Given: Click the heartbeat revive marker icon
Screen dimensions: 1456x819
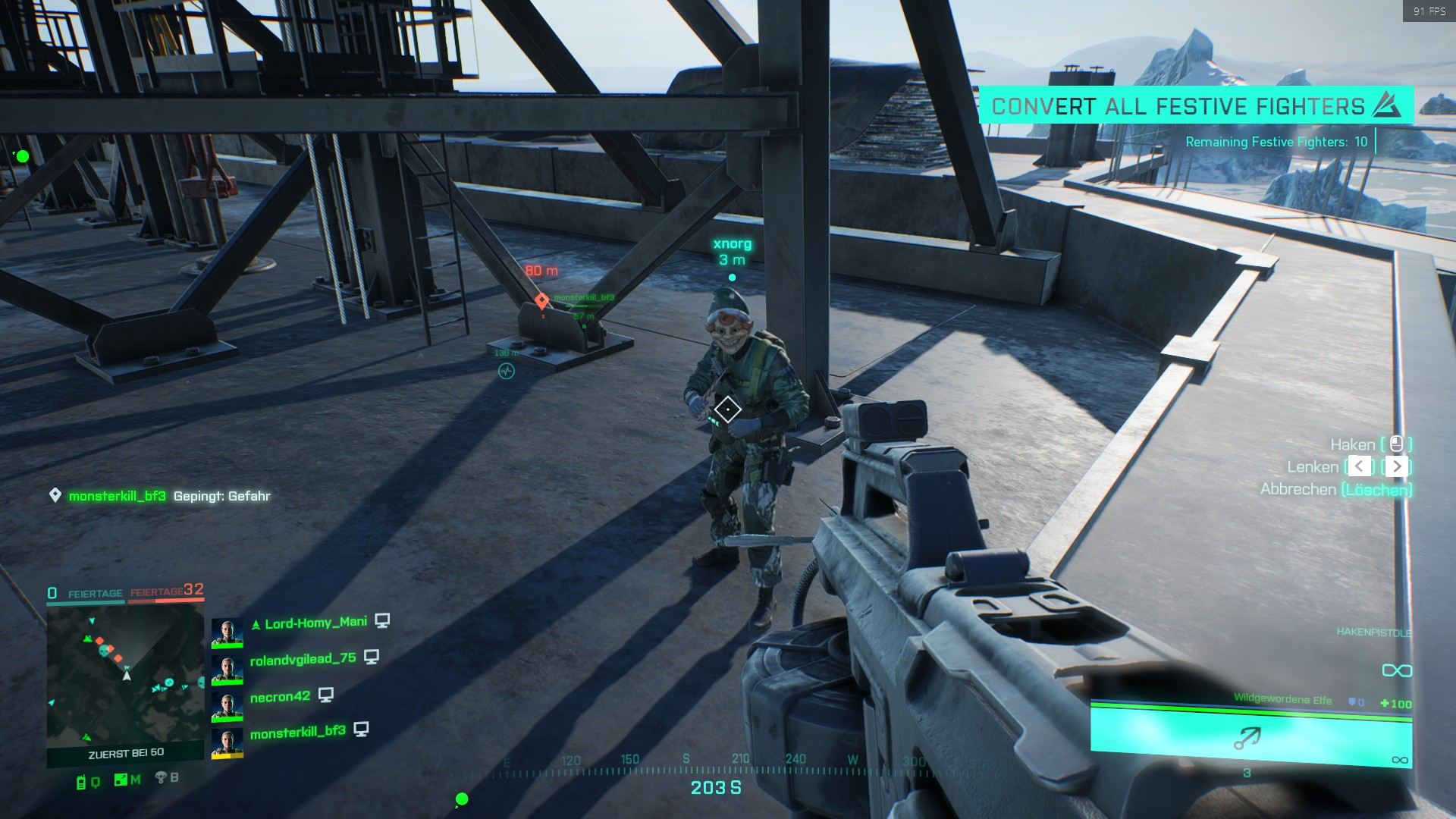Looking at the screenshot, I should 506,371.
